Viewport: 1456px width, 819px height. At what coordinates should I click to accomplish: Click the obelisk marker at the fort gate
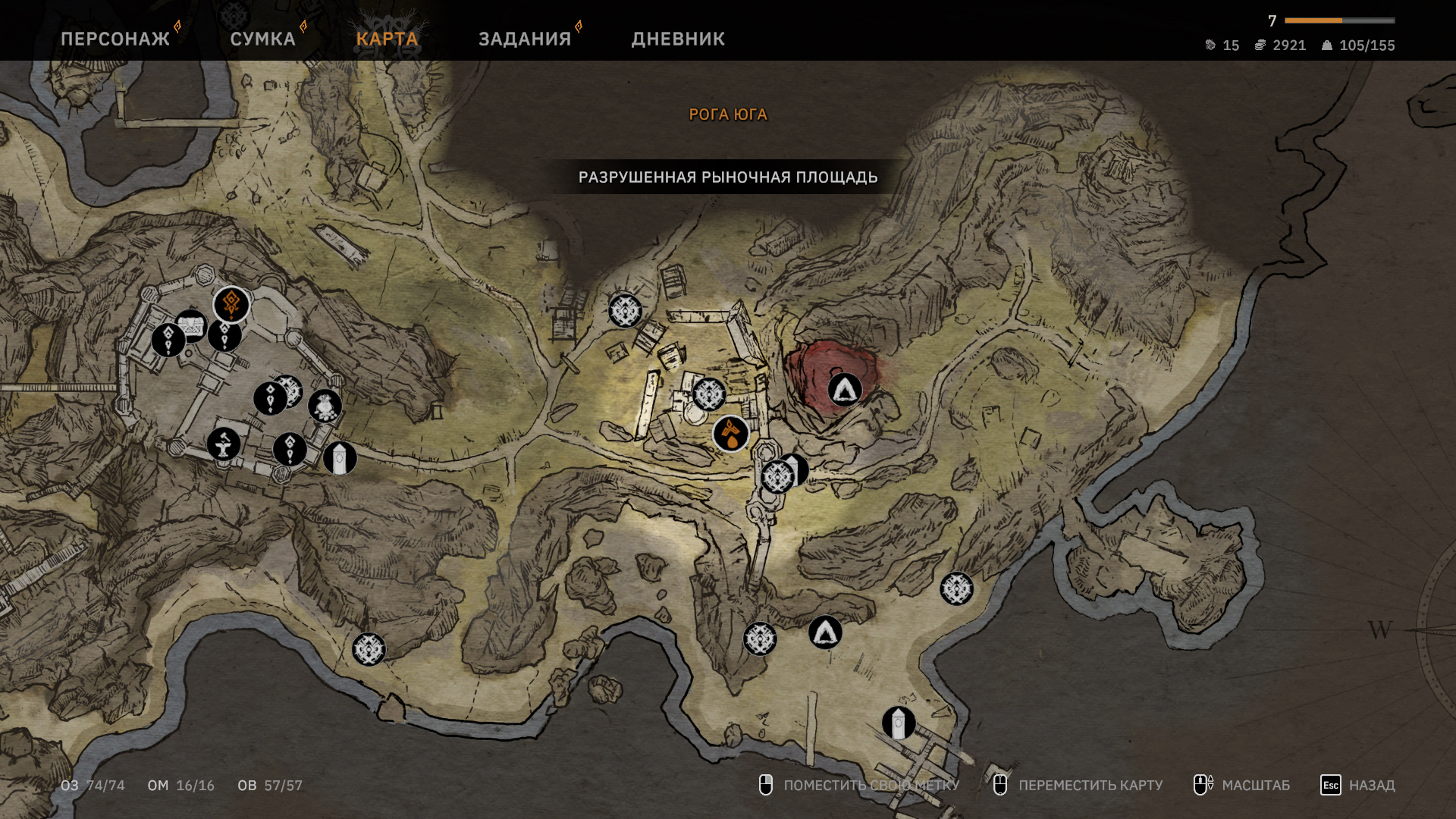[x=340, y=459]
